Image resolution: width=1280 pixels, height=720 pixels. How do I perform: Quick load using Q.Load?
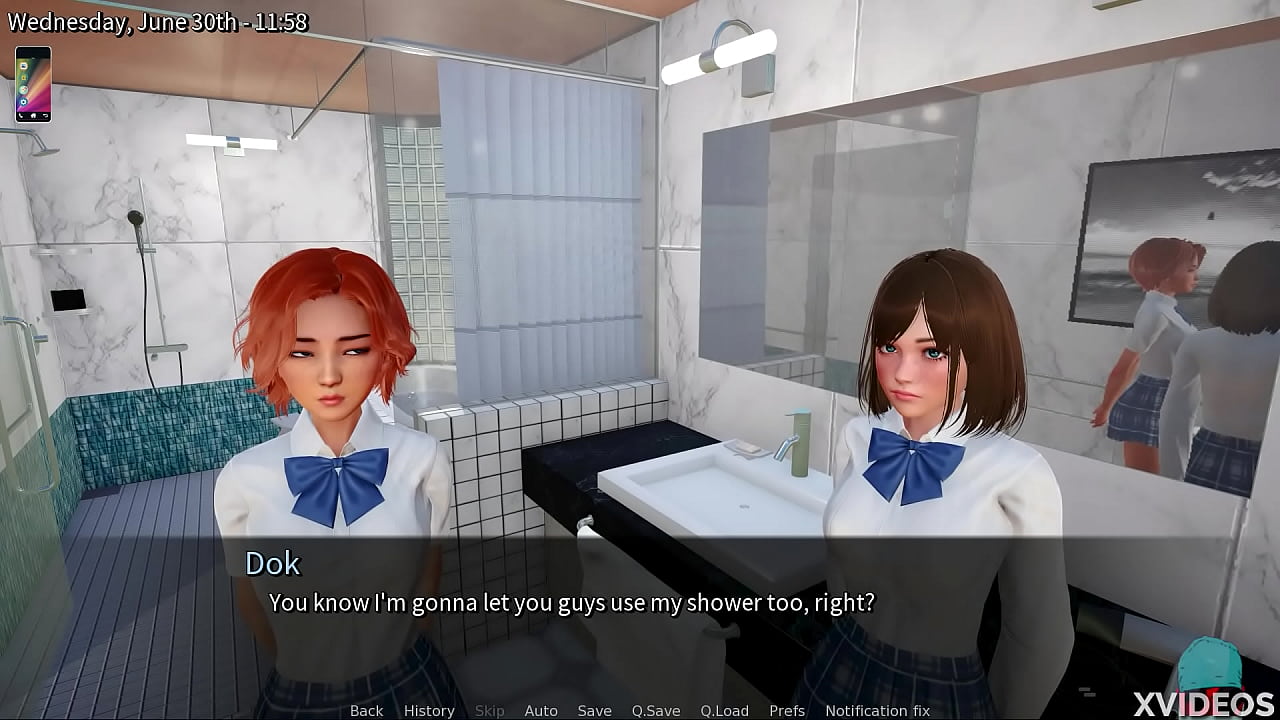(726, 710)
